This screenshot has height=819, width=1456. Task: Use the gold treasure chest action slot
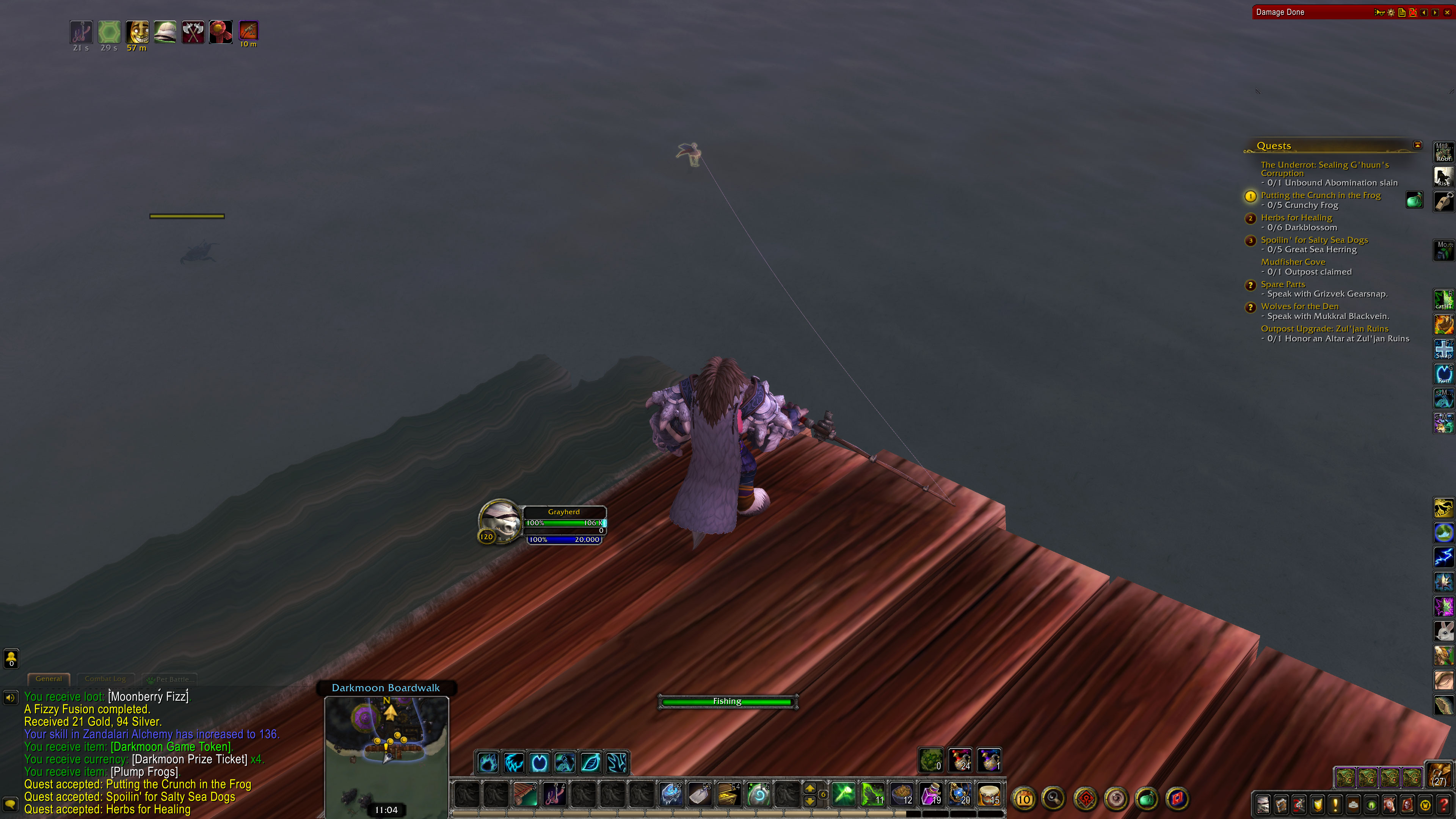[x=728, y=794]
